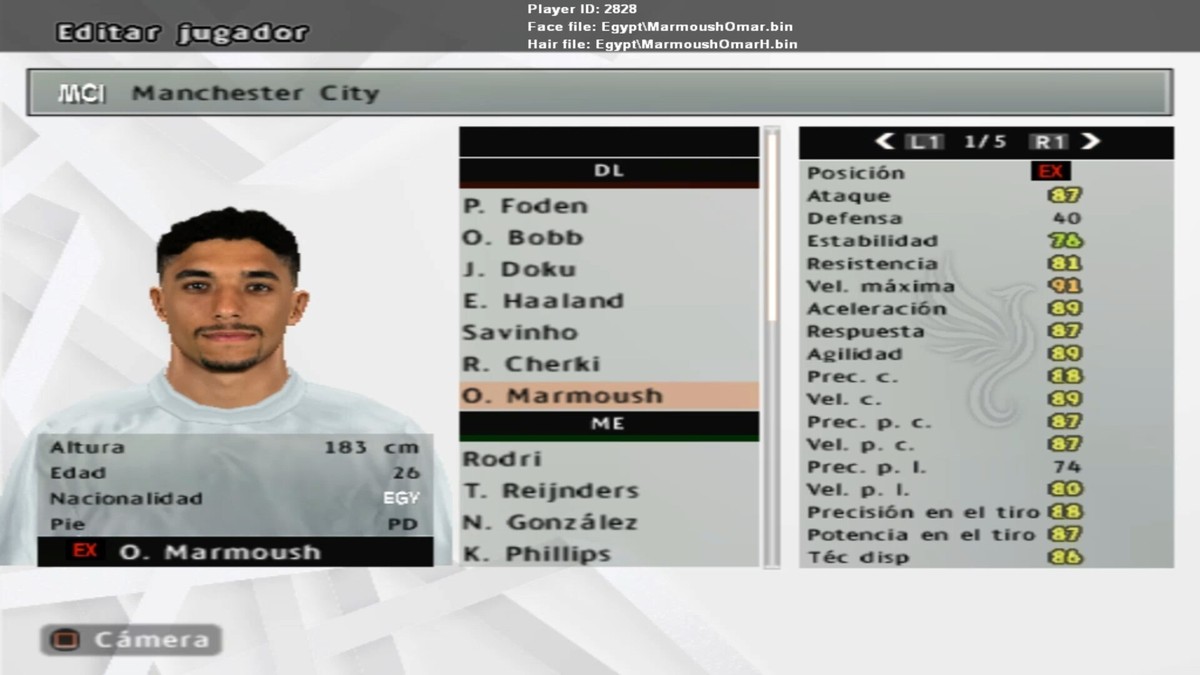The height and width of the screenshot is (675, 1200).
Task: Select the Téc disp stat row
Action: point(985,557)
